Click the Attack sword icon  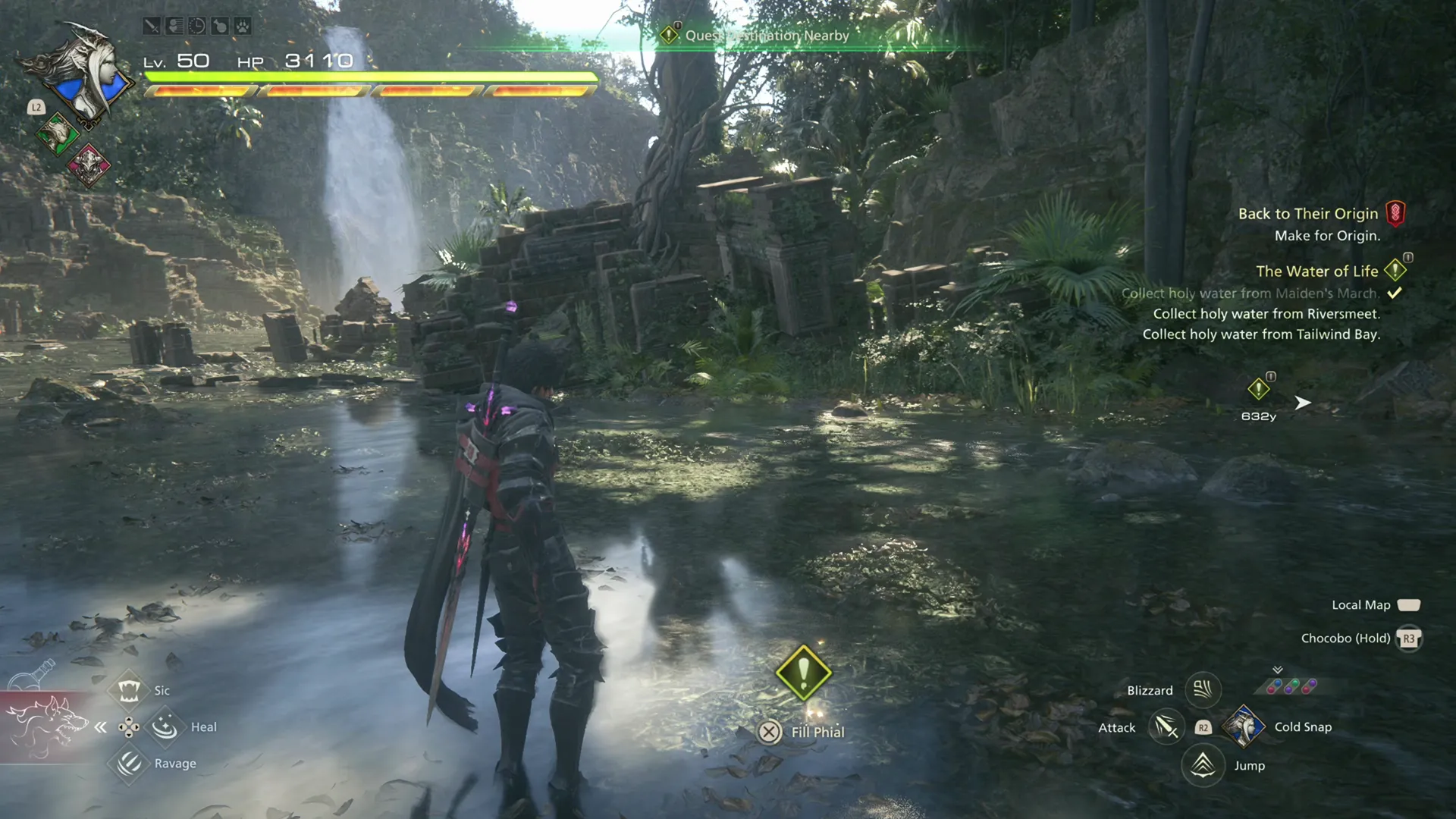click(1166, 727)
